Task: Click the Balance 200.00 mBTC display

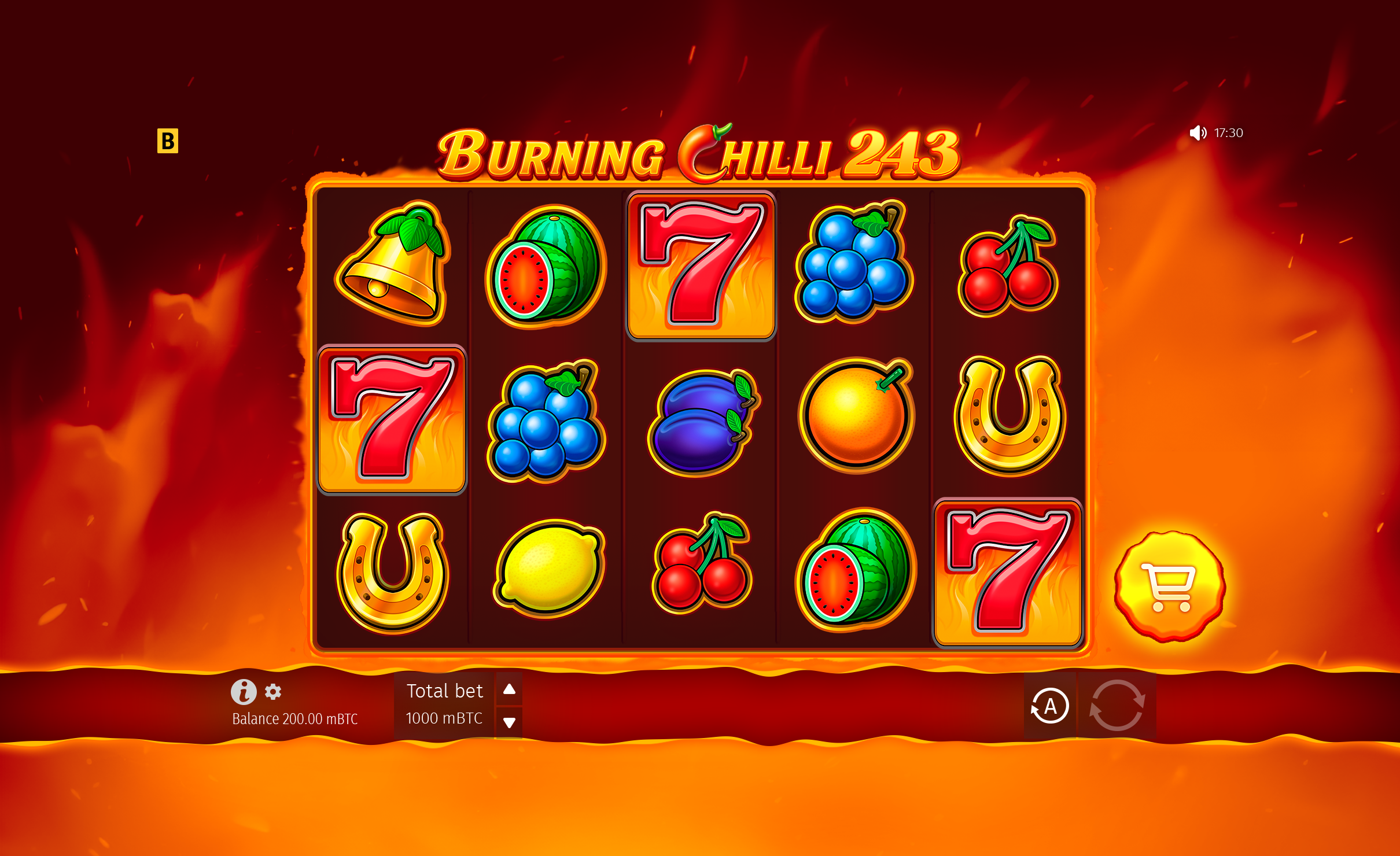Action: pos(294,719)
